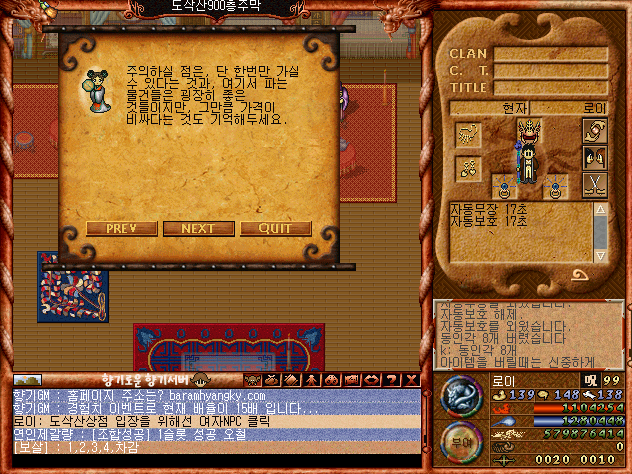
Task: Go back with the PREV button
Action: [x=121, y=228]
